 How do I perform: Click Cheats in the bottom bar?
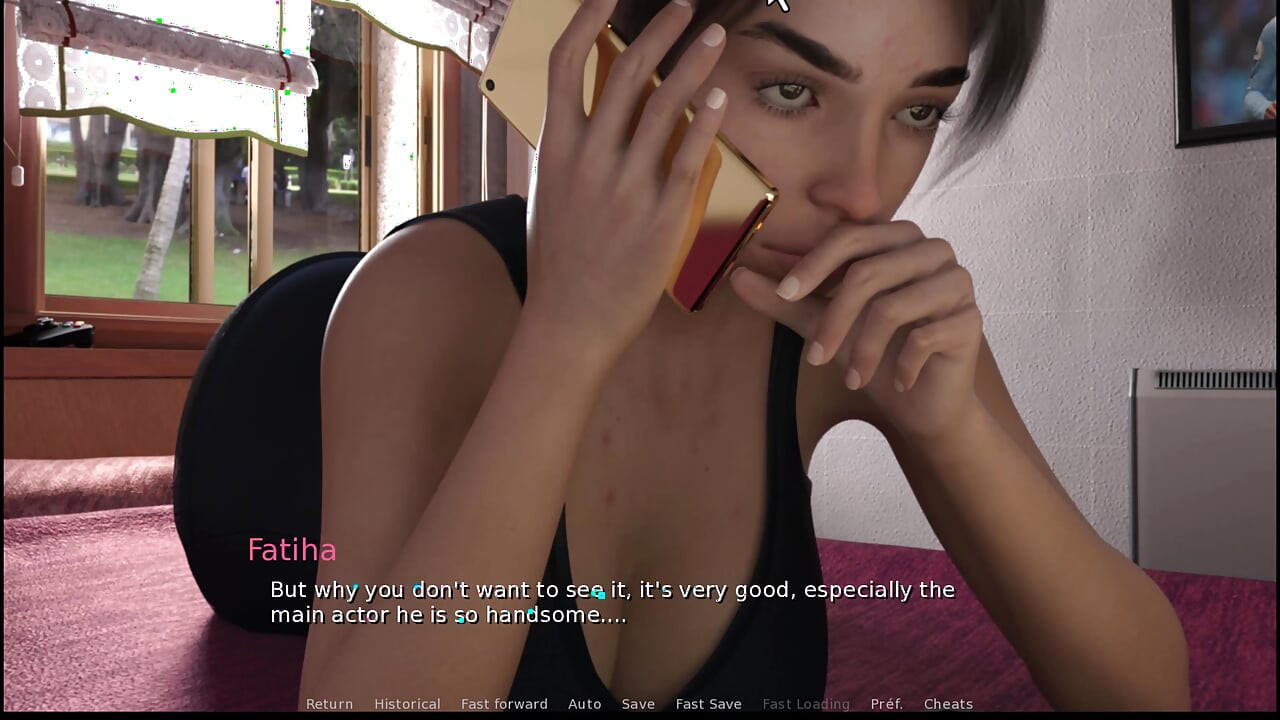pyautogui.click(x=948, y=704)
